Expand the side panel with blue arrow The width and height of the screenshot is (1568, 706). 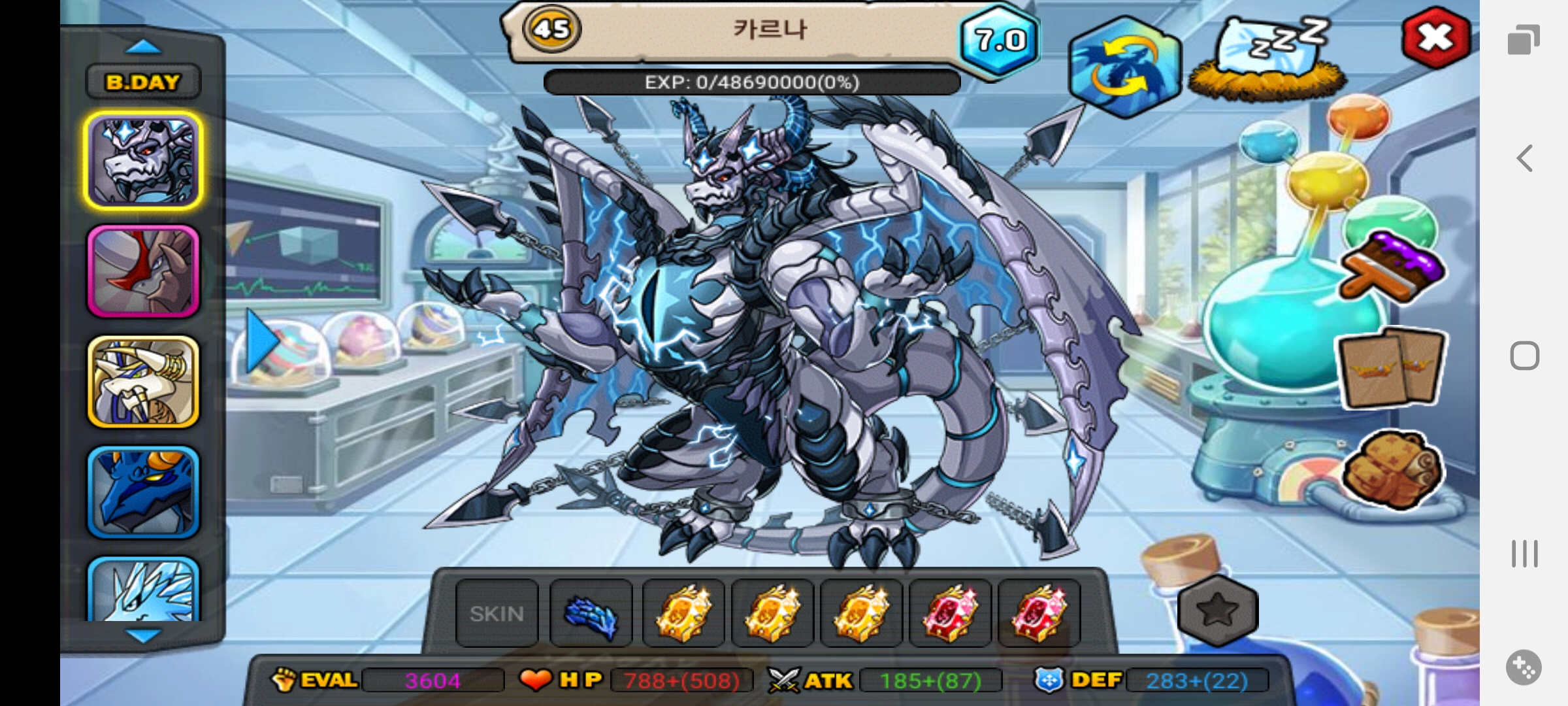pyautogui.click(x=263, y=341)
